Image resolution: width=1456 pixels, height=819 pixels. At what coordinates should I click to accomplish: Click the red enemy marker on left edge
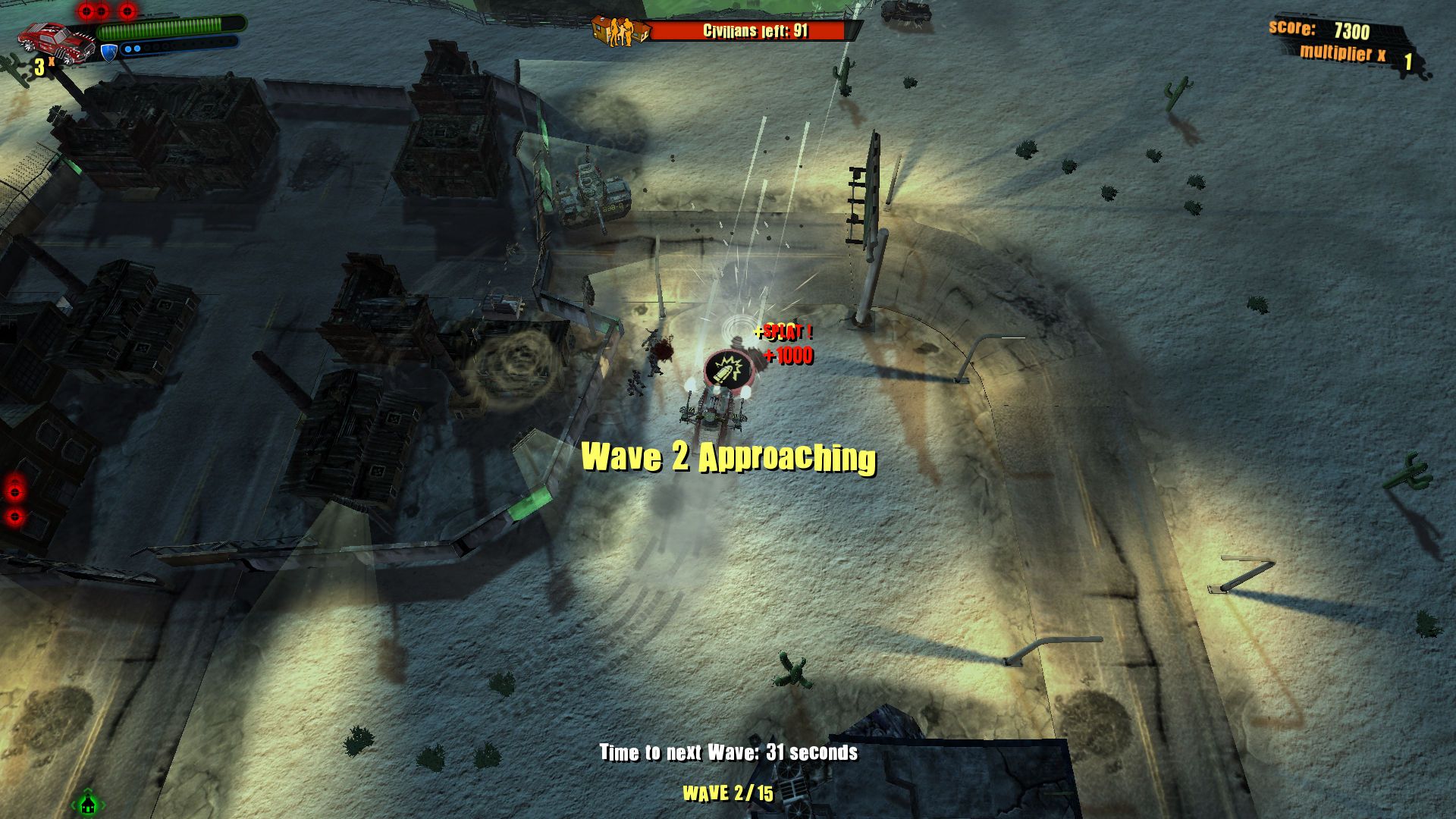[14, 492]
